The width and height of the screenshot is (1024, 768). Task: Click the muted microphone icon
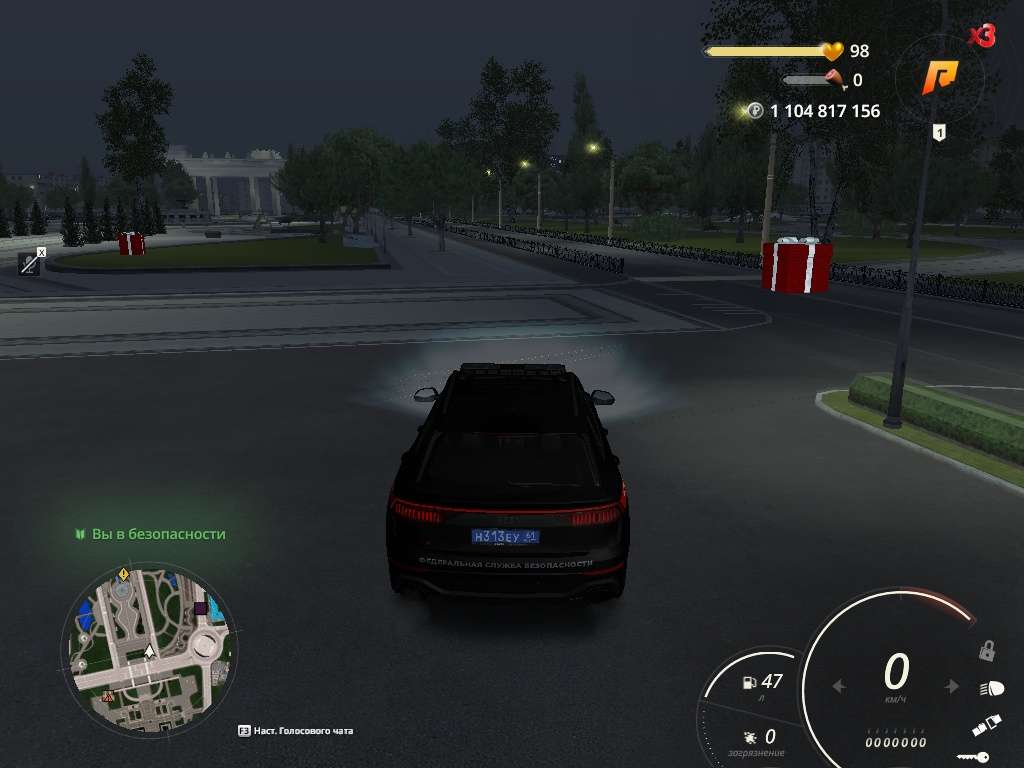[x=30, y=262]
